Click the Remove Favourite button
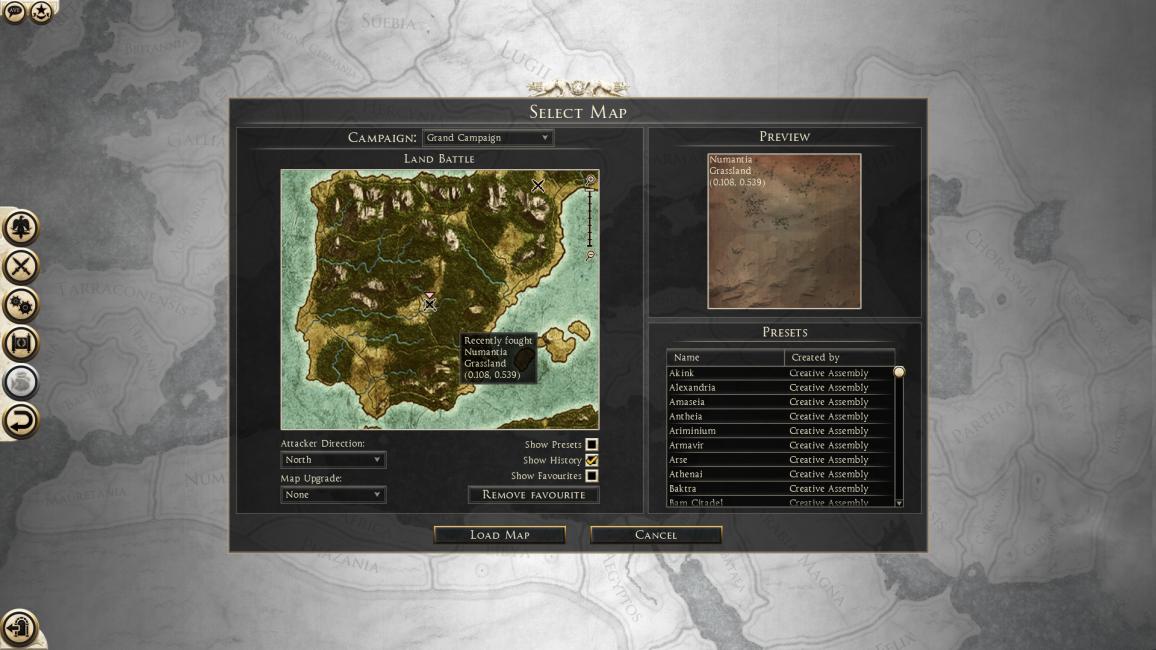 (533, 495)
